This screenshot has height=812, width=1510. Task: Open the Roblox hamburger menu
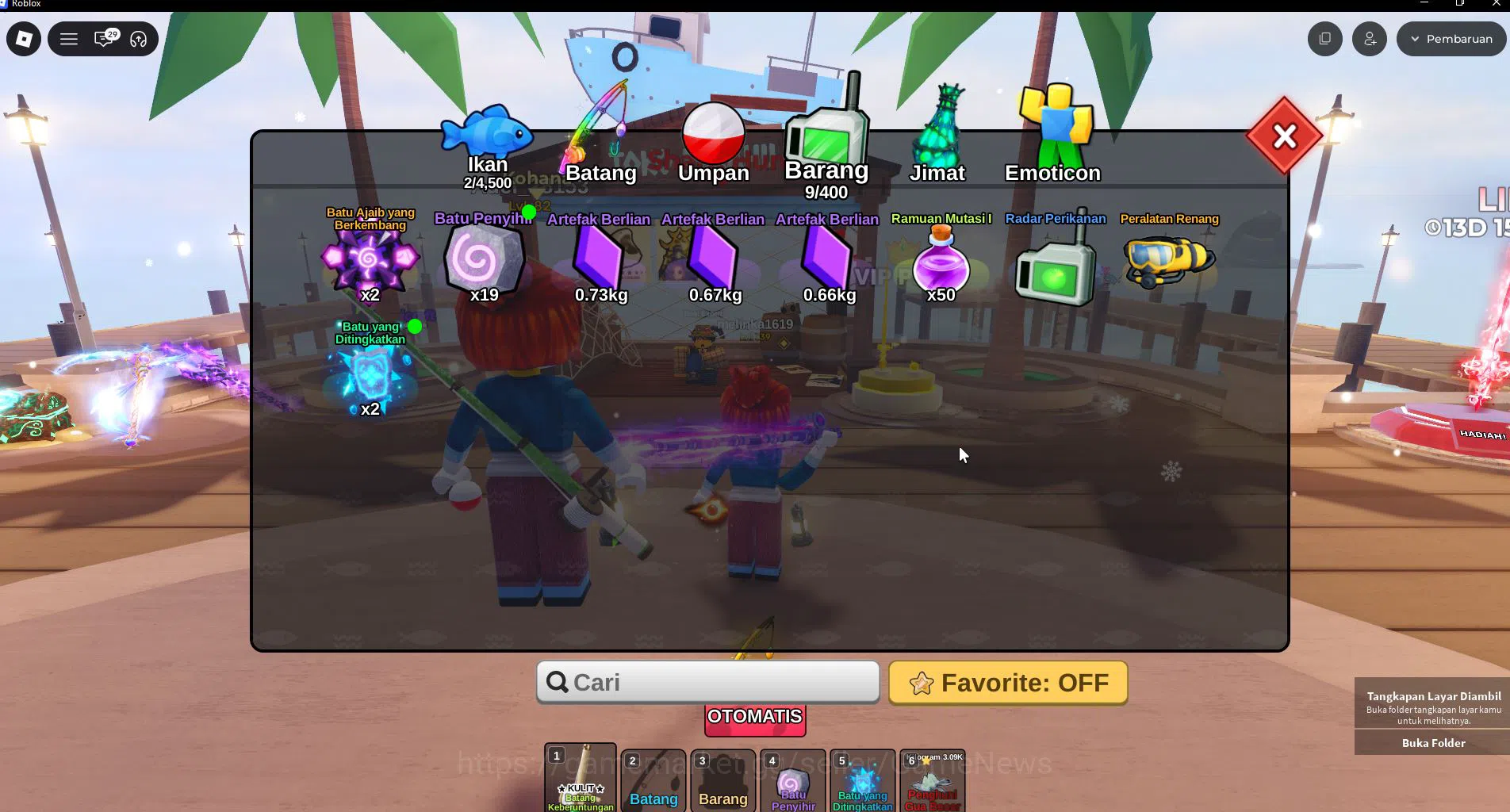(69, 38)
